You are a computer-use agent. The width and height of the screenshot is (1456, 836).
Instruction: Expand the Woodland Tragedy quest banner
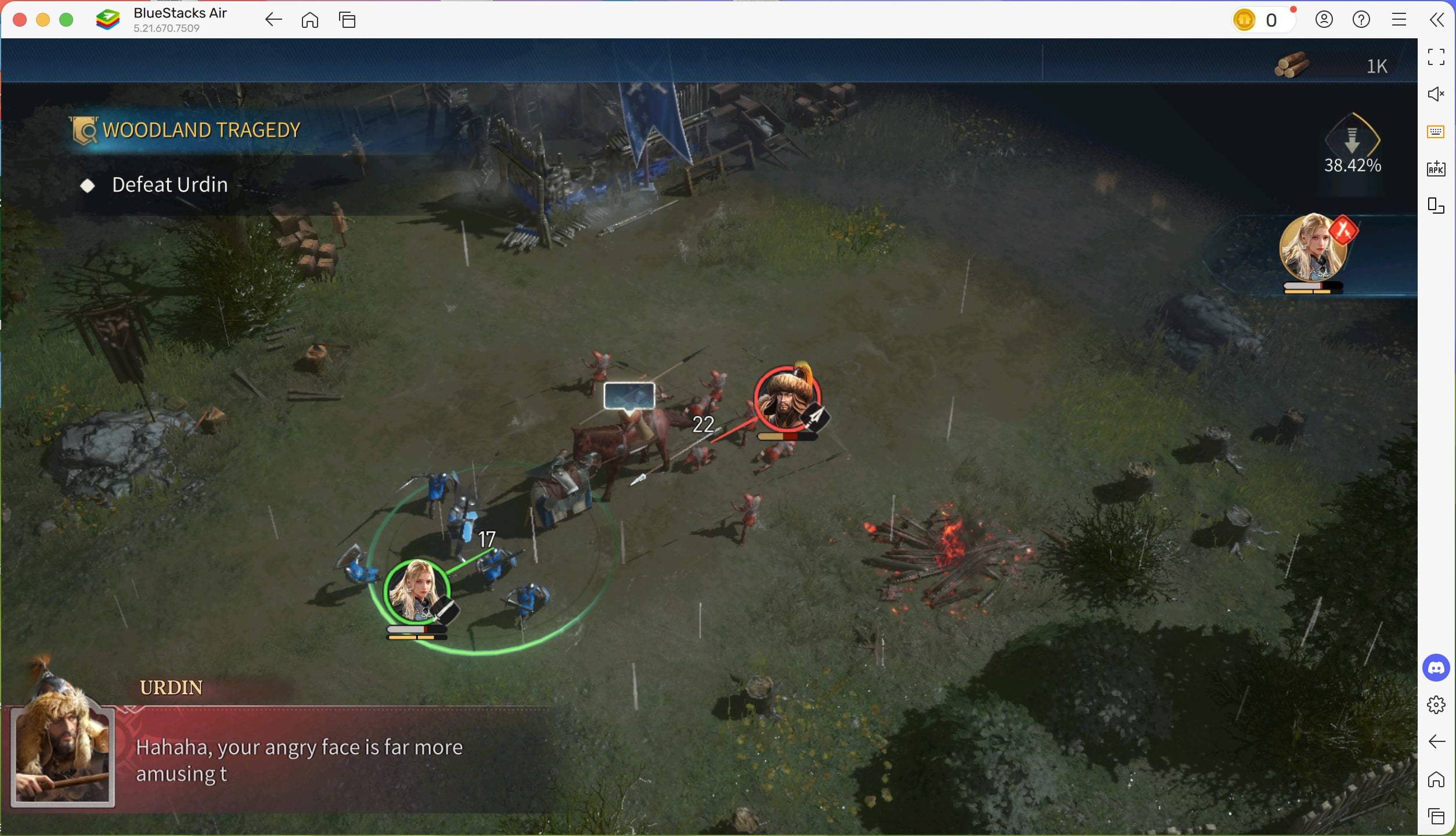(x=200, y=129)
